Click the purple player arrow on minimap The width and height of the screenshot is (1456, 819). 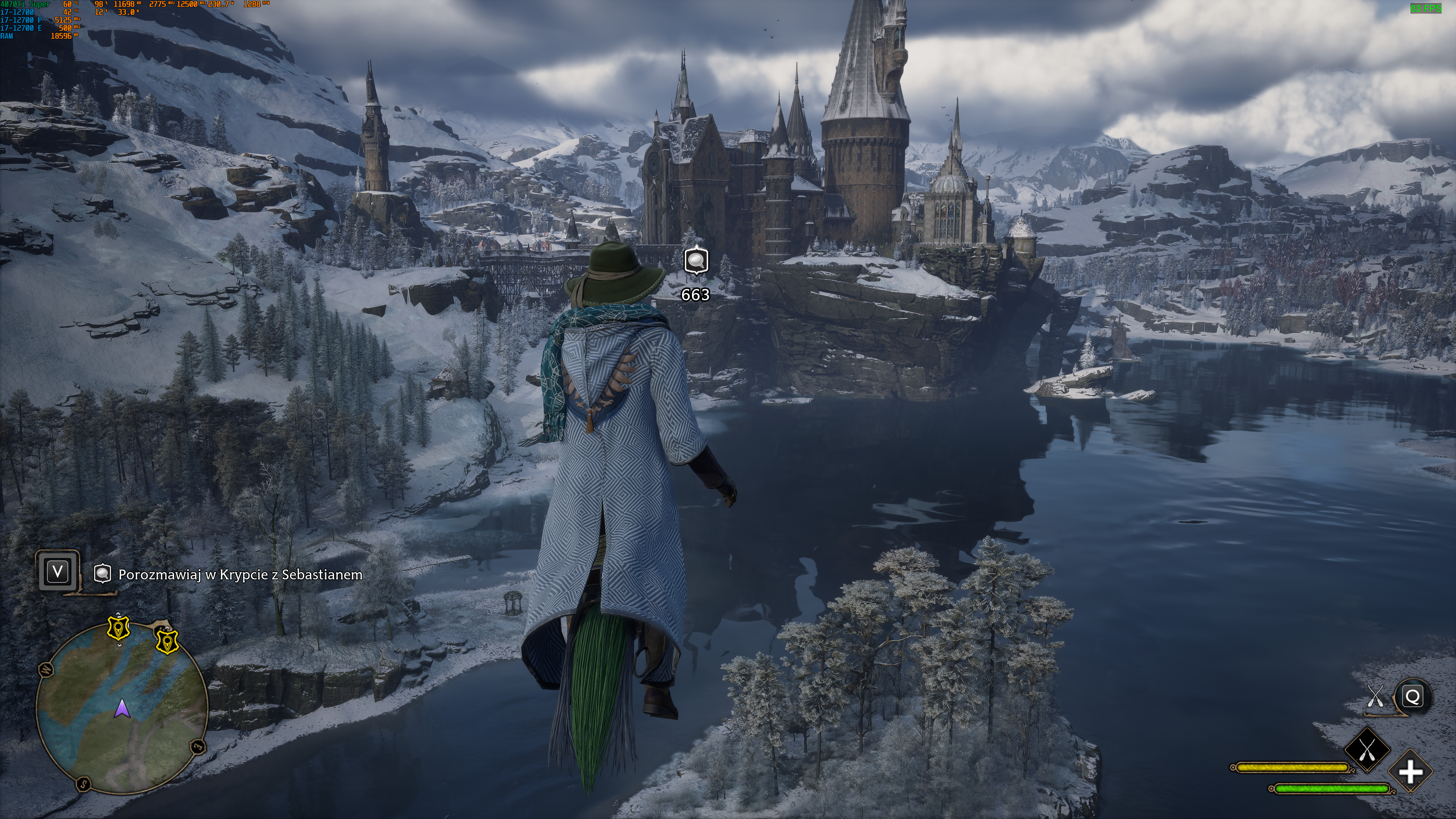121,709
